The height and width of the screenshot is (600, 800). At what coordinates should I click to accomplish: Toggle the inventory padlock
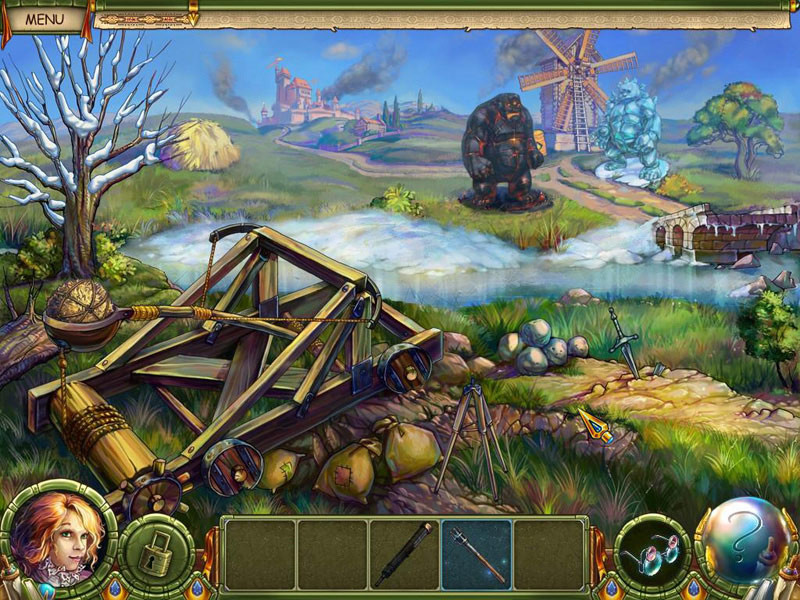(x=157, y=553)
